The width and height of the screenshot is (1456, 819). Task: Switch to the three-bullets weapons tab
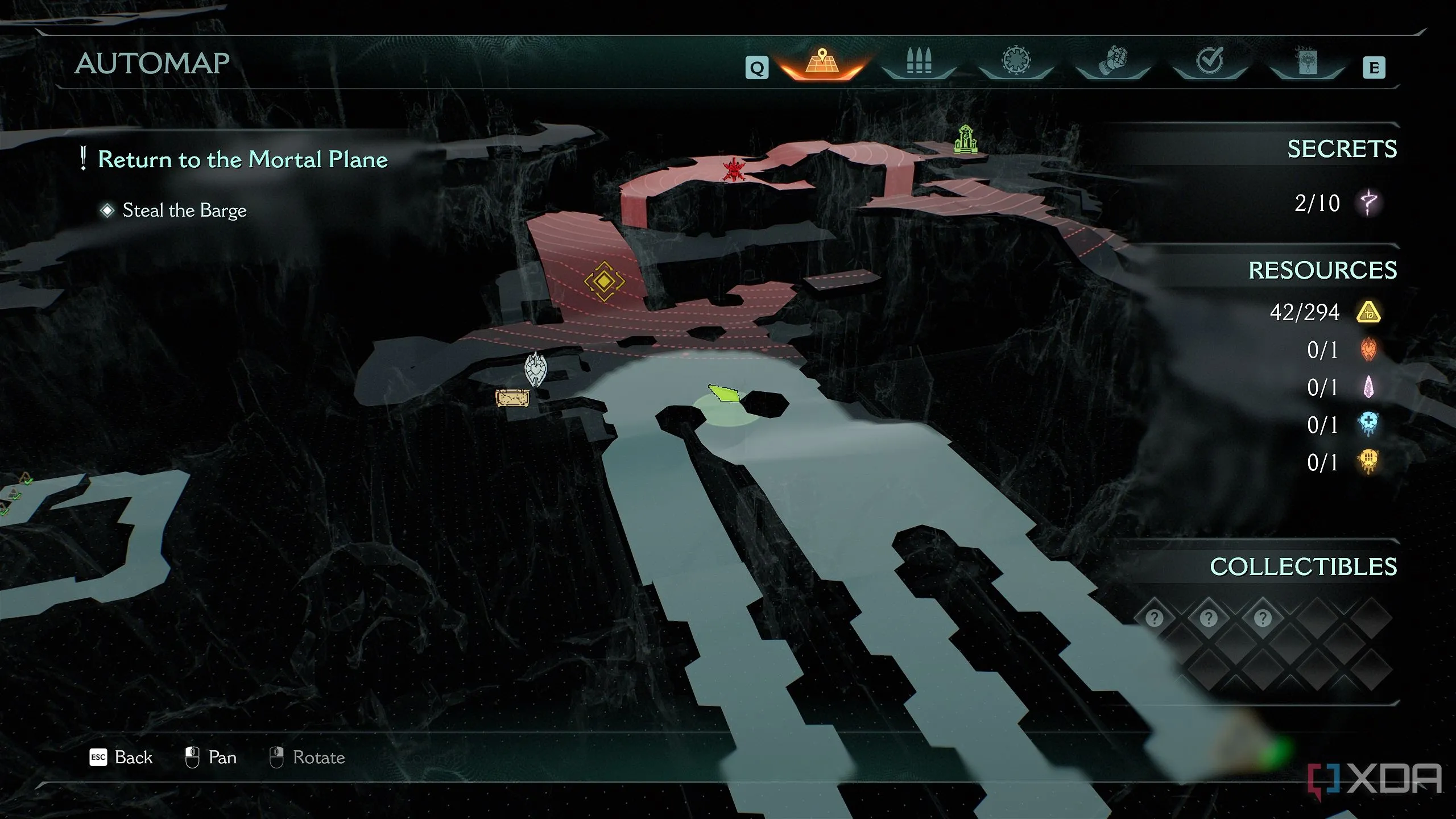[919, 61]
